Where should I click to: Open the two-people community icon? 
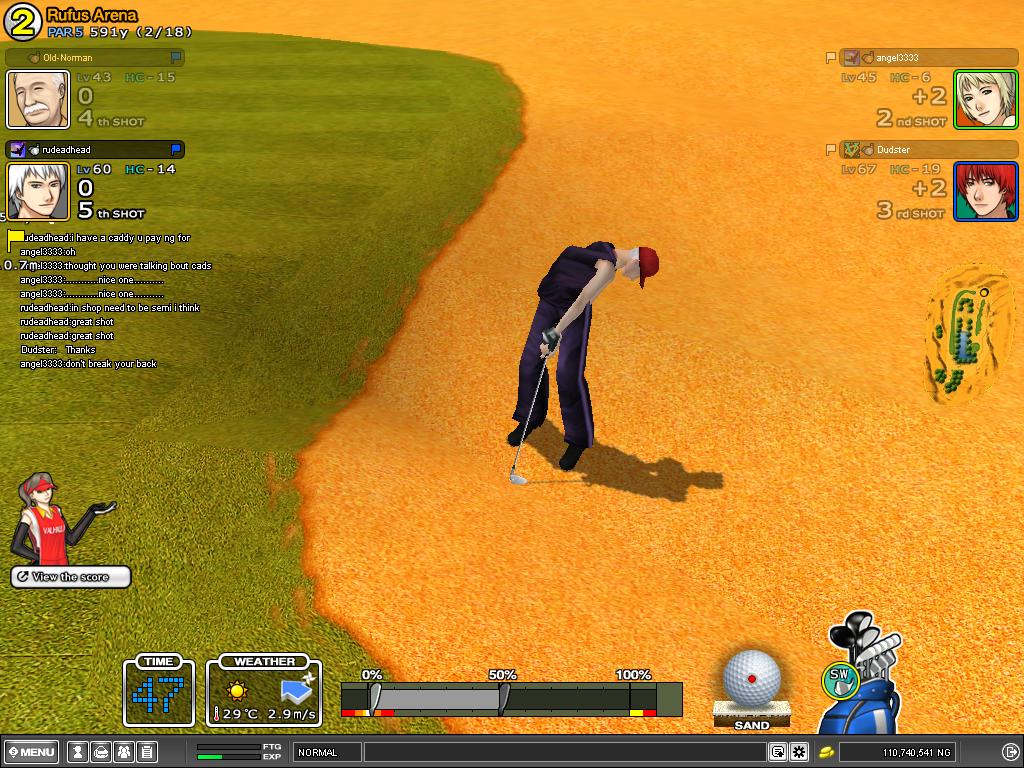[123, 752]
